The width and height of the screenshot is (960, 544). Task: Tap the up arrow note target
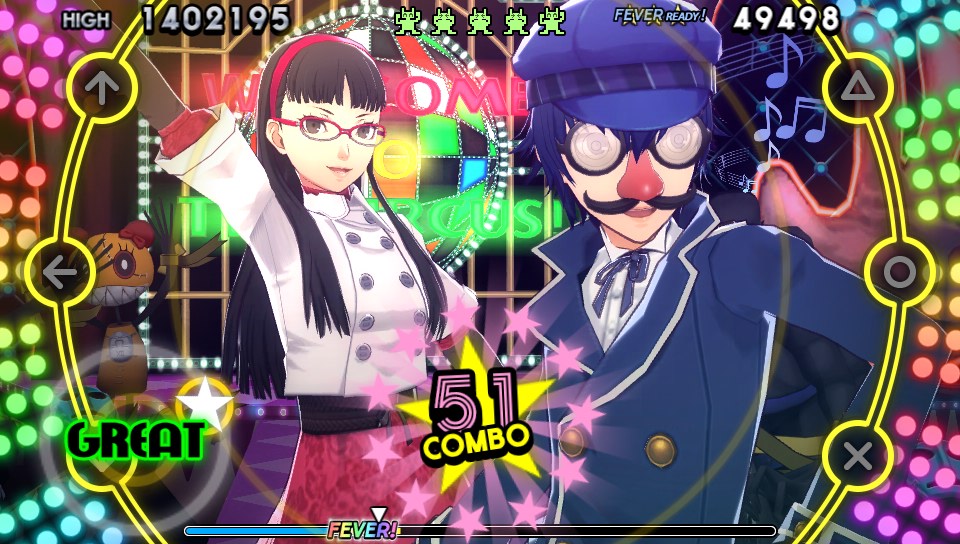(x=98, y=88)
